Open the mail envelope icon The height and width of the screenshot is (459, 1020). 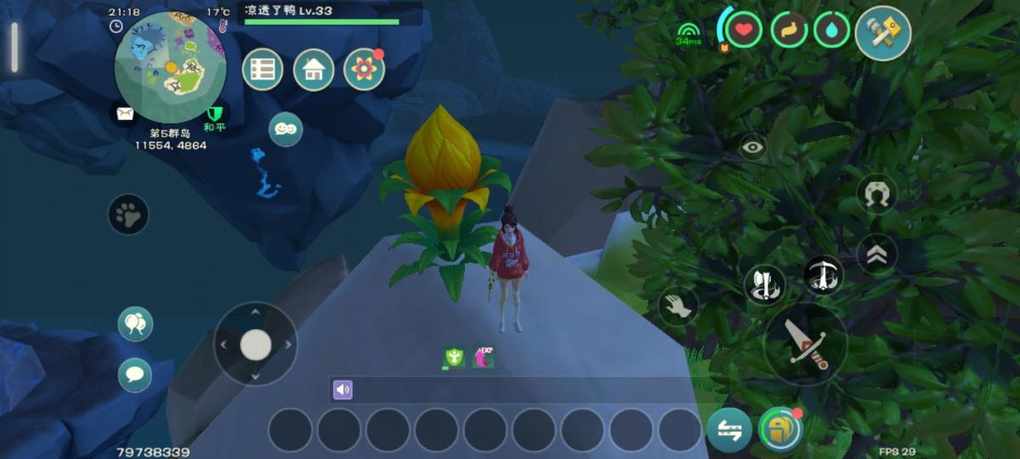point(124,114)
